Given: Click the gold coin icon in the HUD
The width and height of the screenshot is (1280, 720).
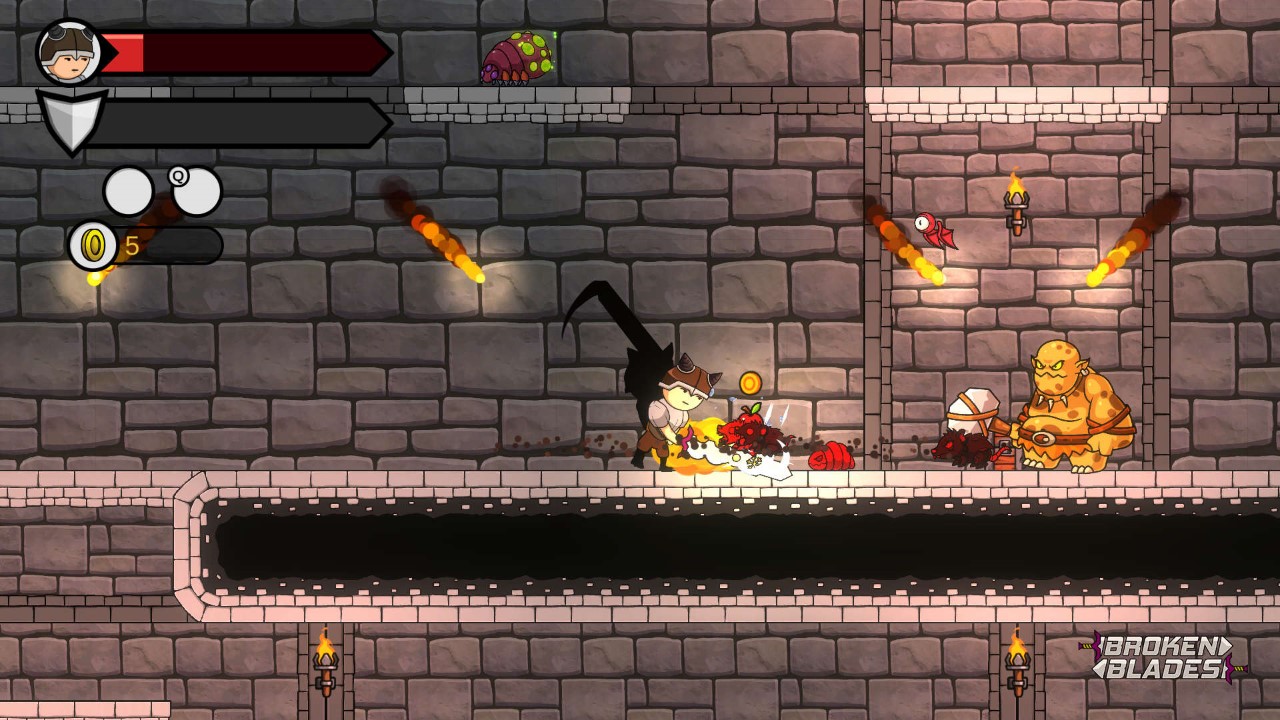Looking at the screenshot, I should point(90,243).
